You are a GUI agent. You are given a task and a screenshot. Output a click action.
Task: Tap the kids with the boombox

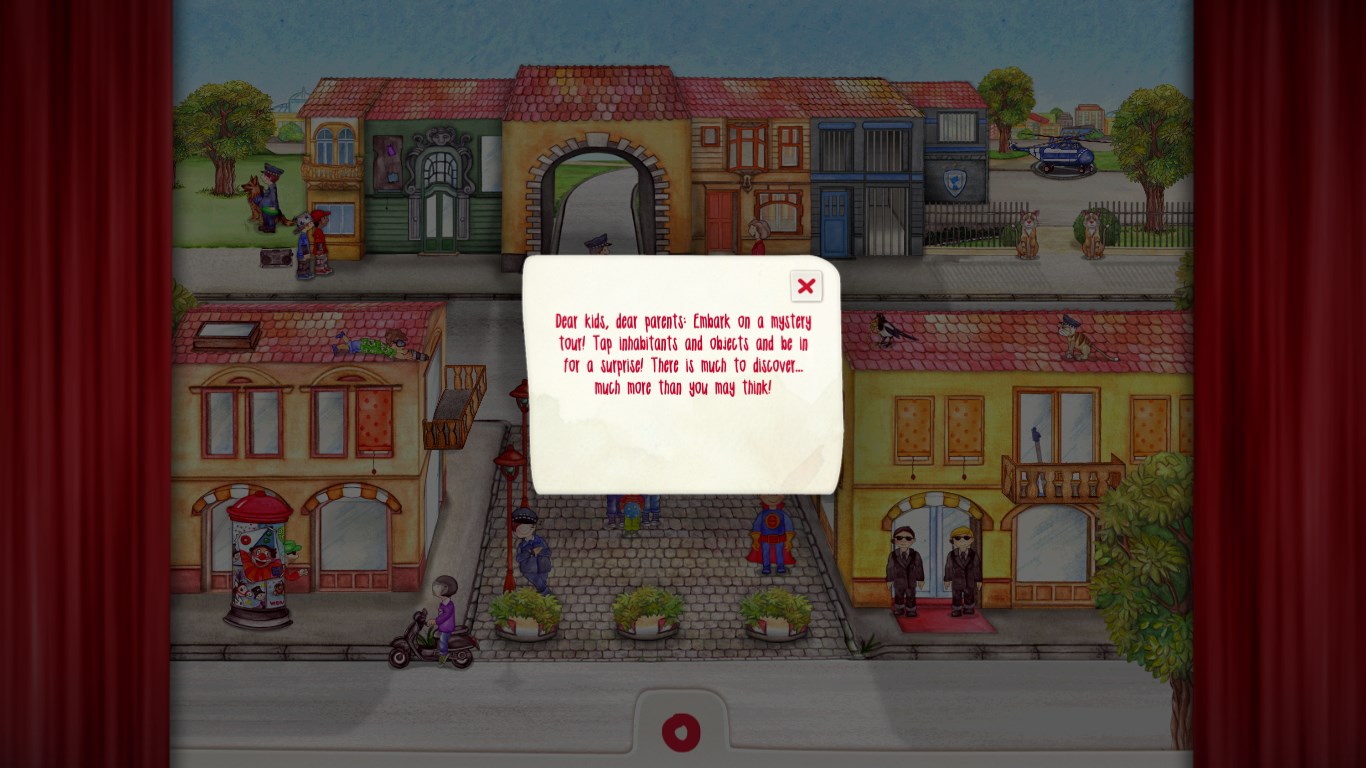pyautogui.click(x=305, y=245)
